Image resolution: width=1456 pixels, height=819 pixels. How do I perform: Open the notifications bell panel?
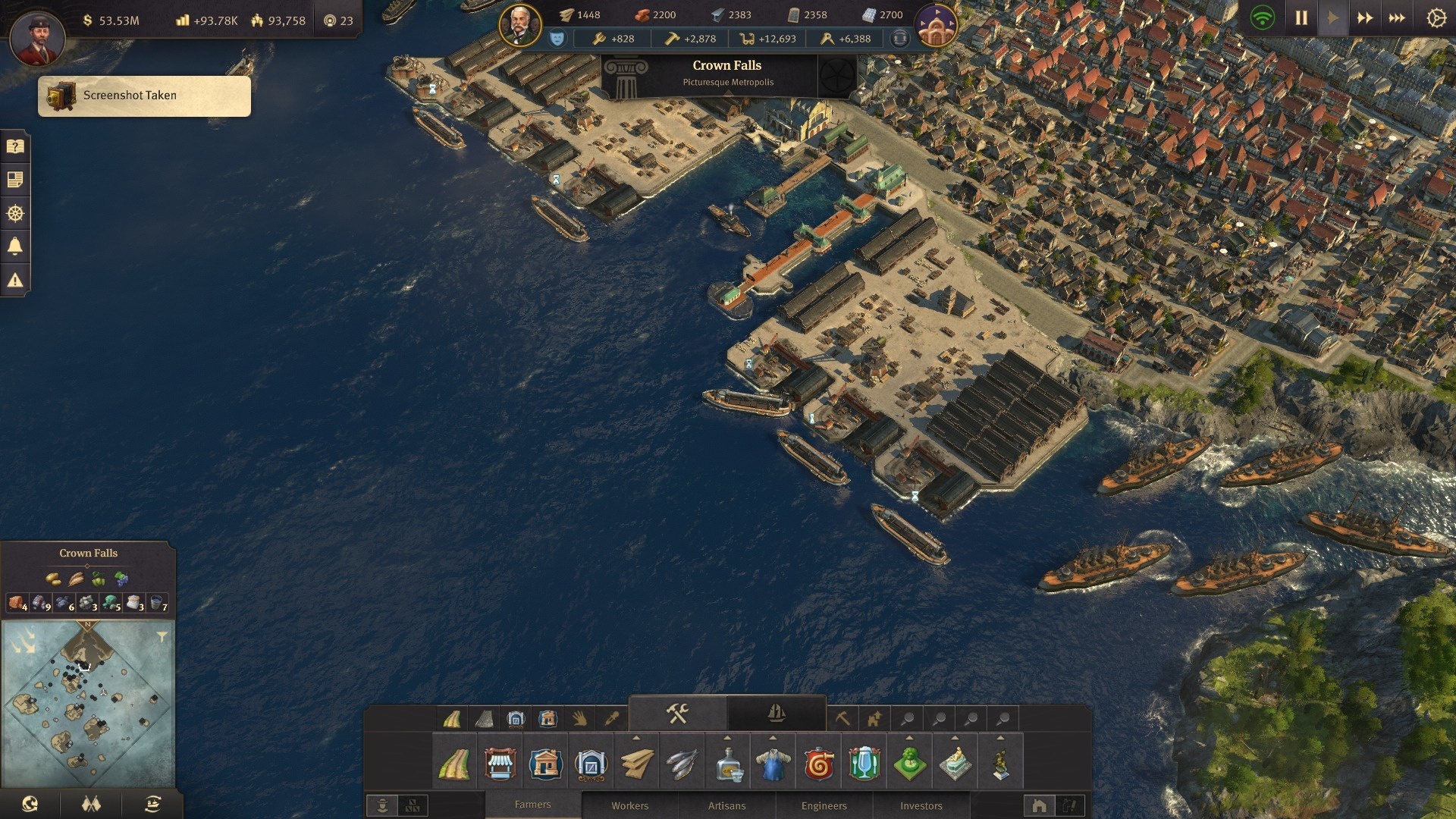click(15, 246)
